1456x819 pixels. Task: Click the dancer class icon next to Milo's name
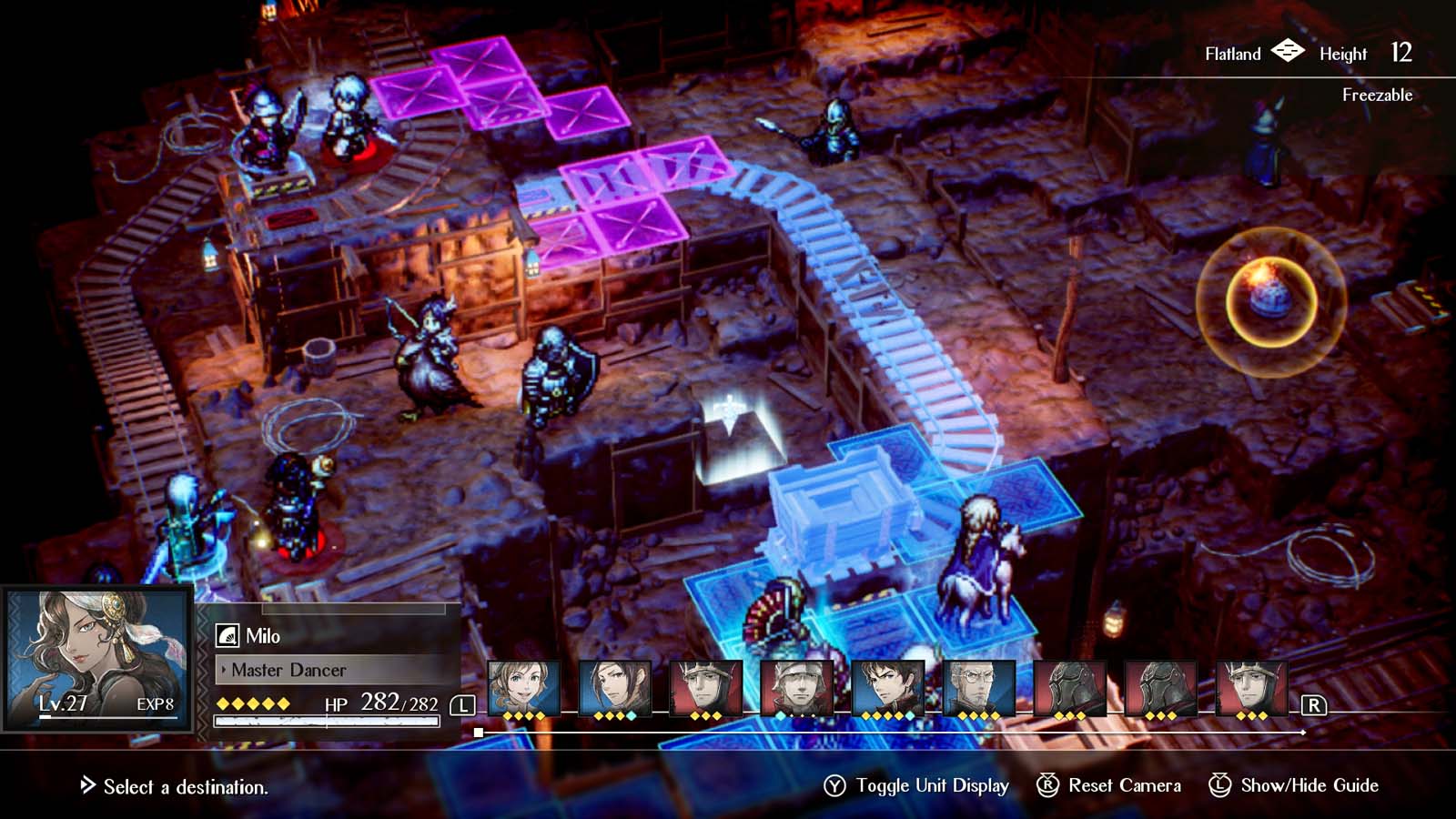click(227, 635)
